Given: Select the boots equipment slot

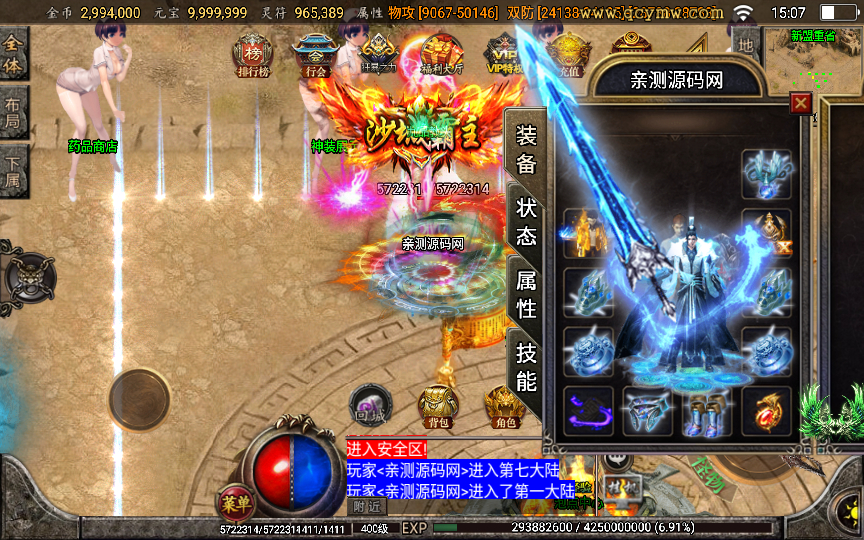Looking at the screenshot, I should 706,411.
